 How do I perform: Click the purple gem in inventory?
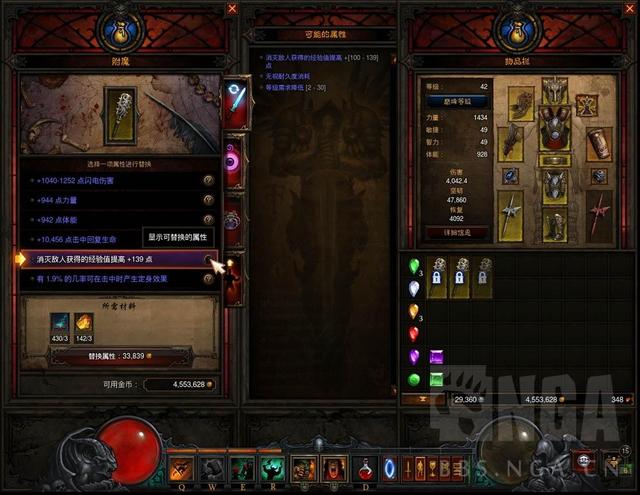pyautogui.click(x=436, y=356)
